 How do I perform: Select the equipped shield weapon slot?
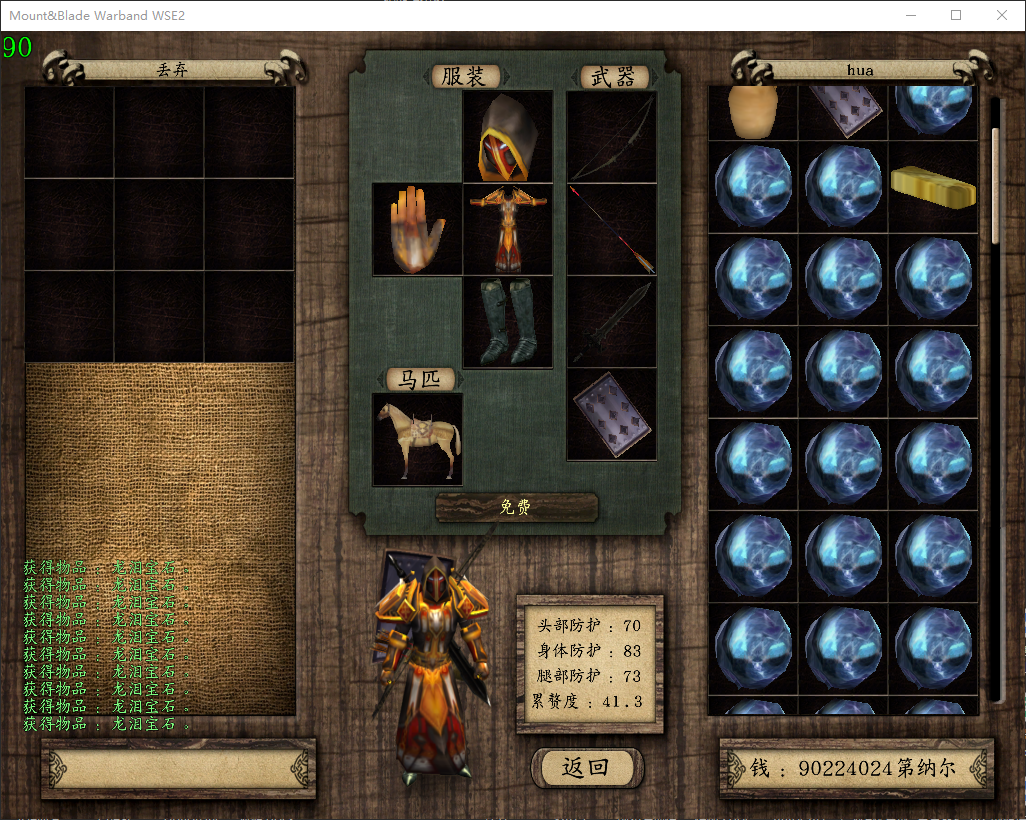coord(612,414)
